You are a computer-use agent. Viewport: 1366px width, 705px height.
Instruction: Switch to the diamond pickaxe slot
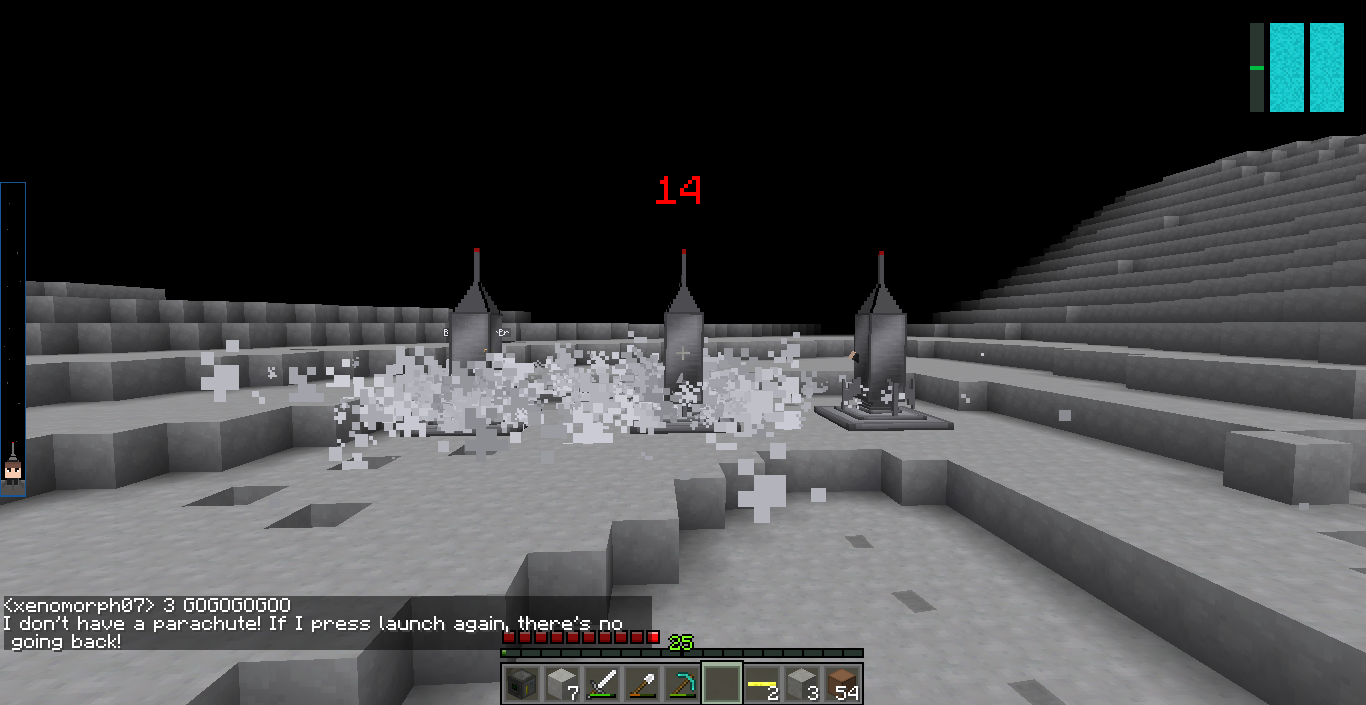681,684
